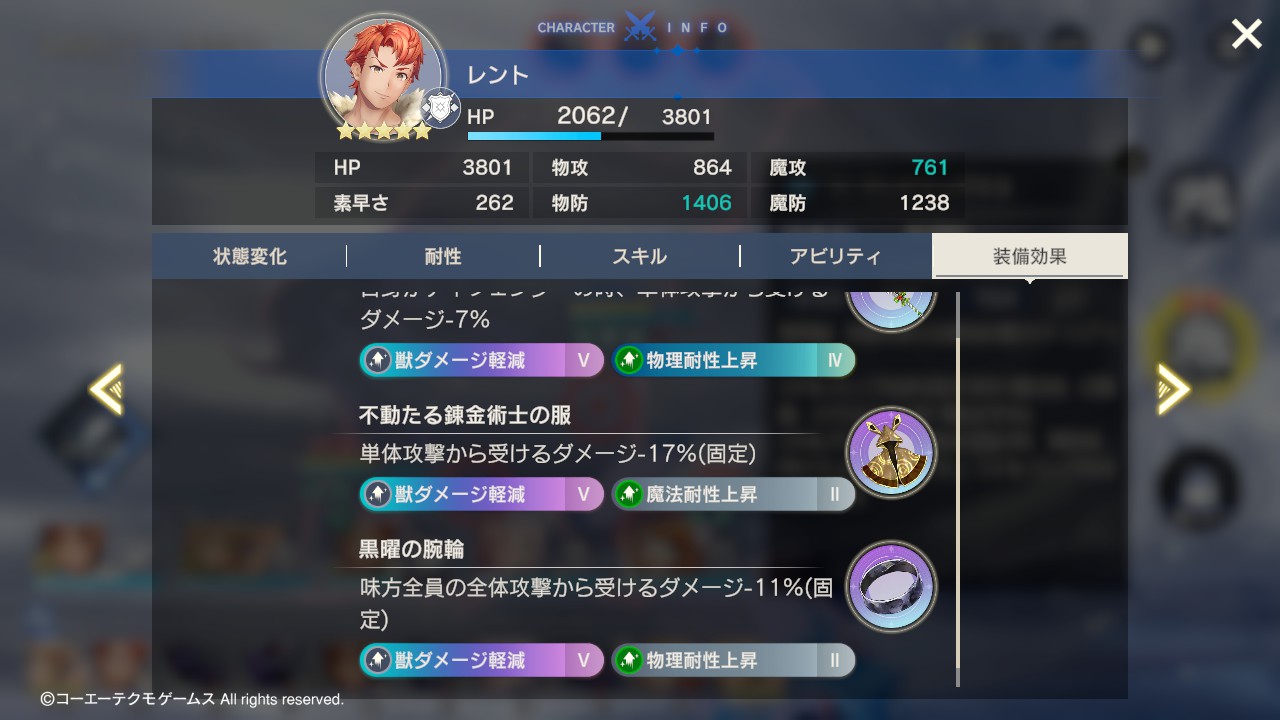Open the 不動たる錬金術士の服 armor icon
This screenshot has height=720, width=1280.
click(x=891, y=453)
